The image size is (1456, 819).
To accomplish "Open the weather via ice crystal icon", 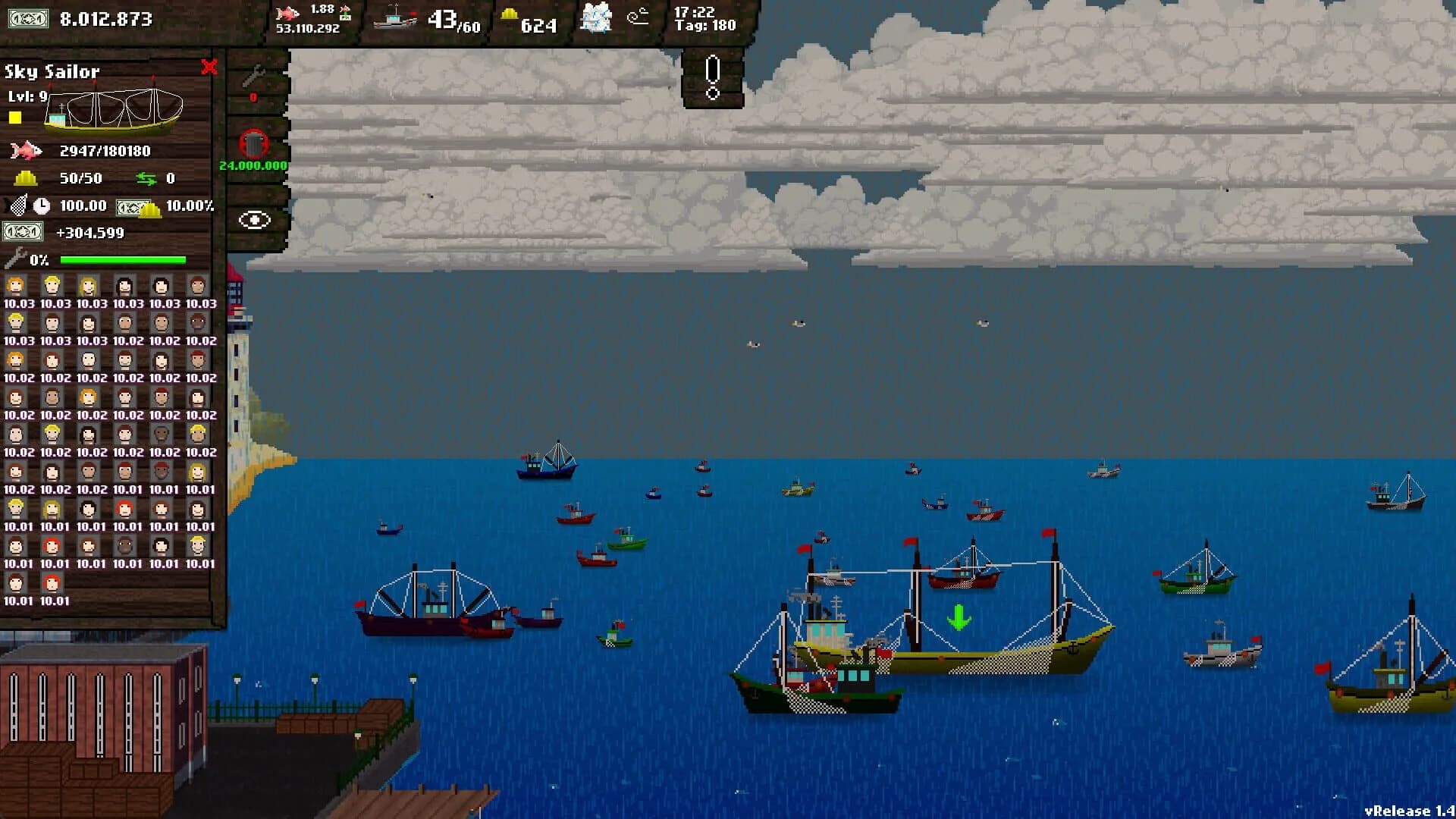I will pos(596,18).
